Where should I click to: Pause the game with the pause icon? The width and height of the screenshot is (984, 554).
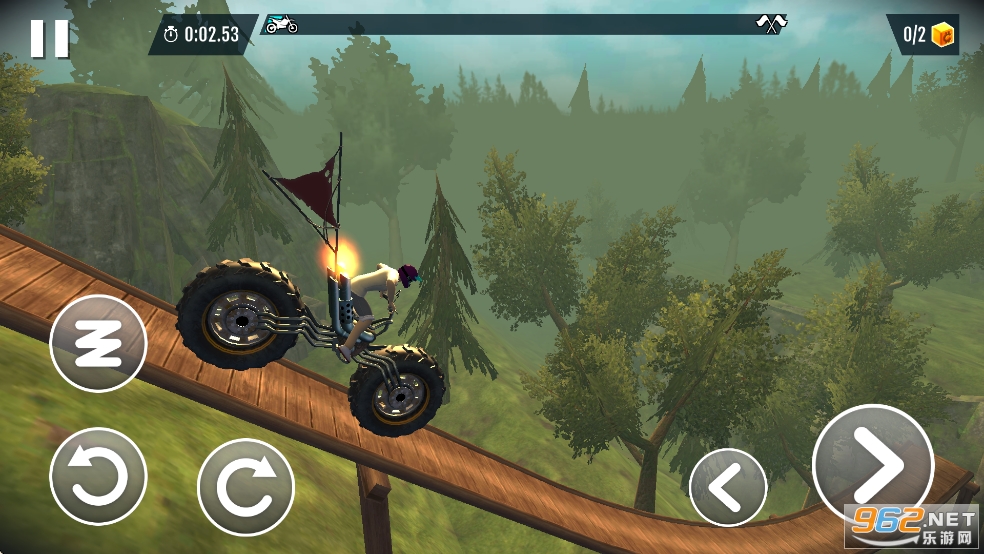[49, 38]
